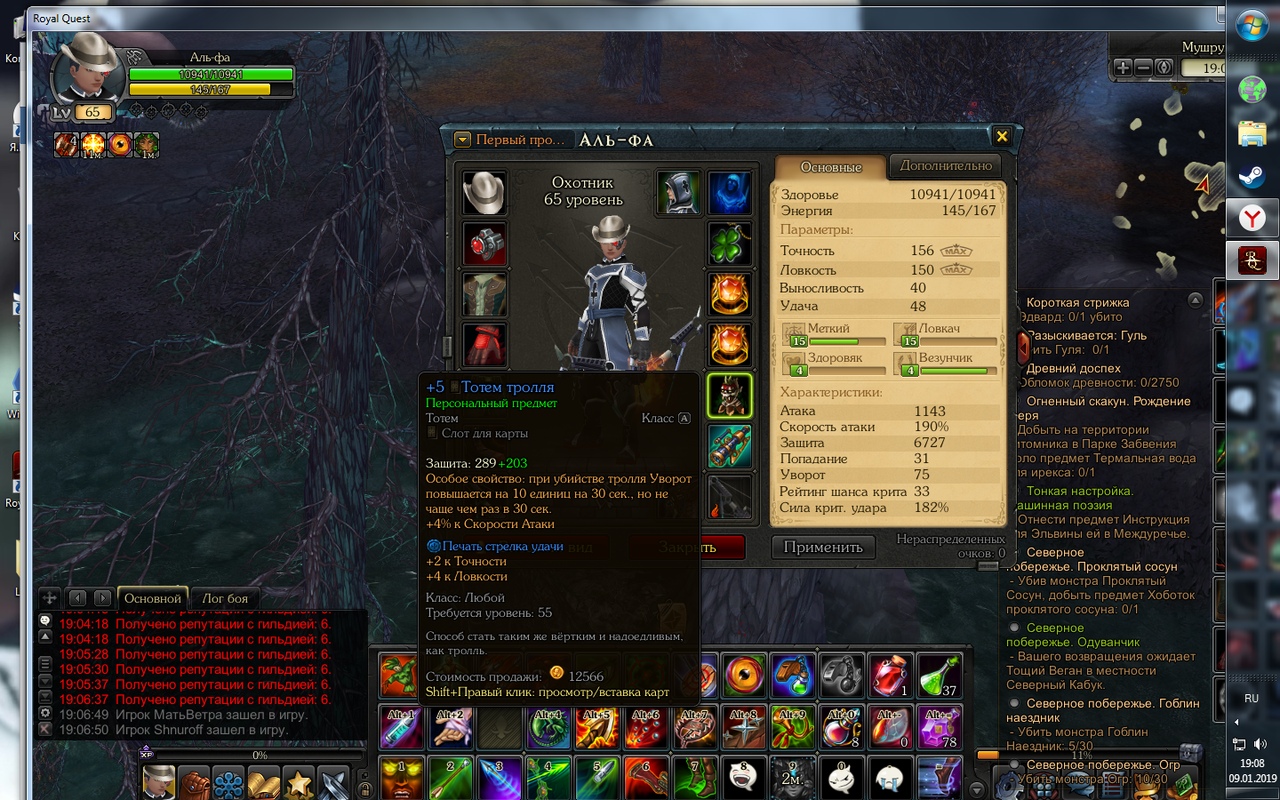
Task: Switch to the Основной chat tab
Action: (152, 598)
